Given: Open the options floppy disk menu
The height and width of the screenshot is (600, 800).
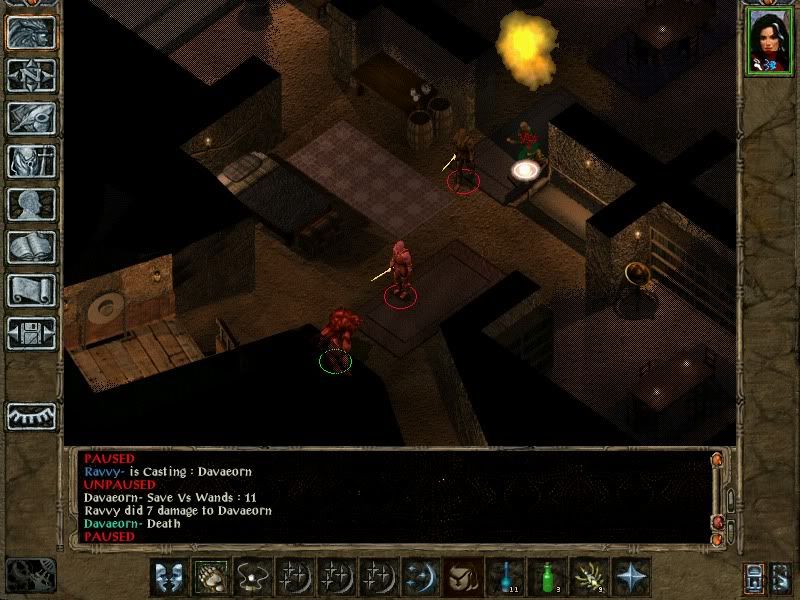Looking at the screenshot, I should pos(31,333).
